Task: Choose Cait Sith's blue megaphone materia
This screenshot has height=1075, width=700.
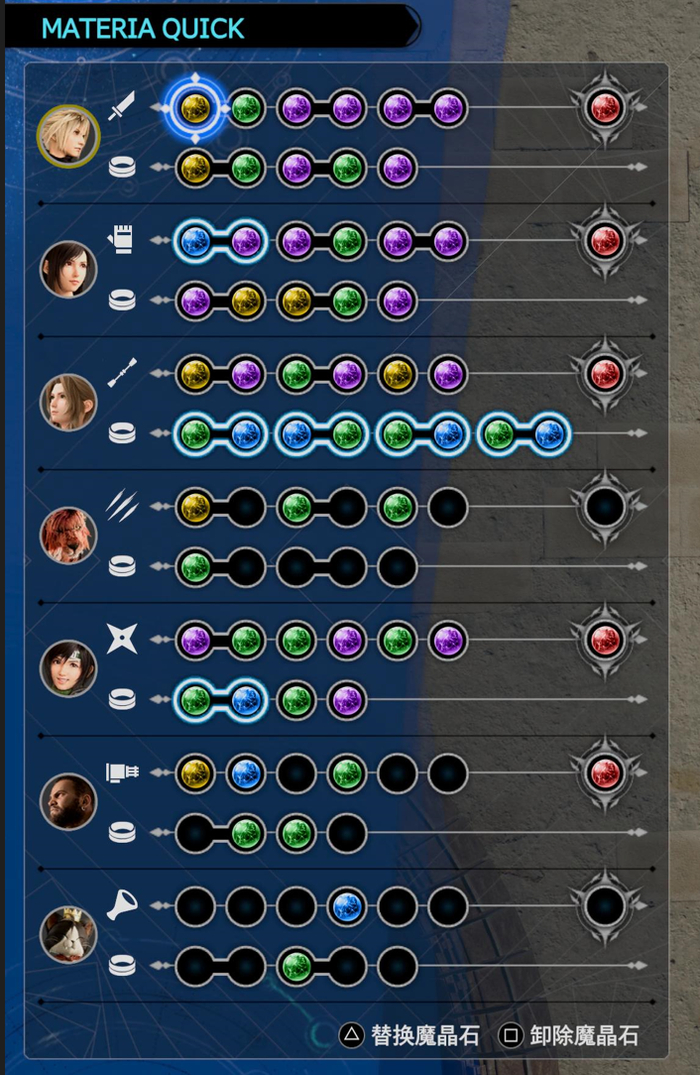Action: pyautogui.click(x=347, y=906)
